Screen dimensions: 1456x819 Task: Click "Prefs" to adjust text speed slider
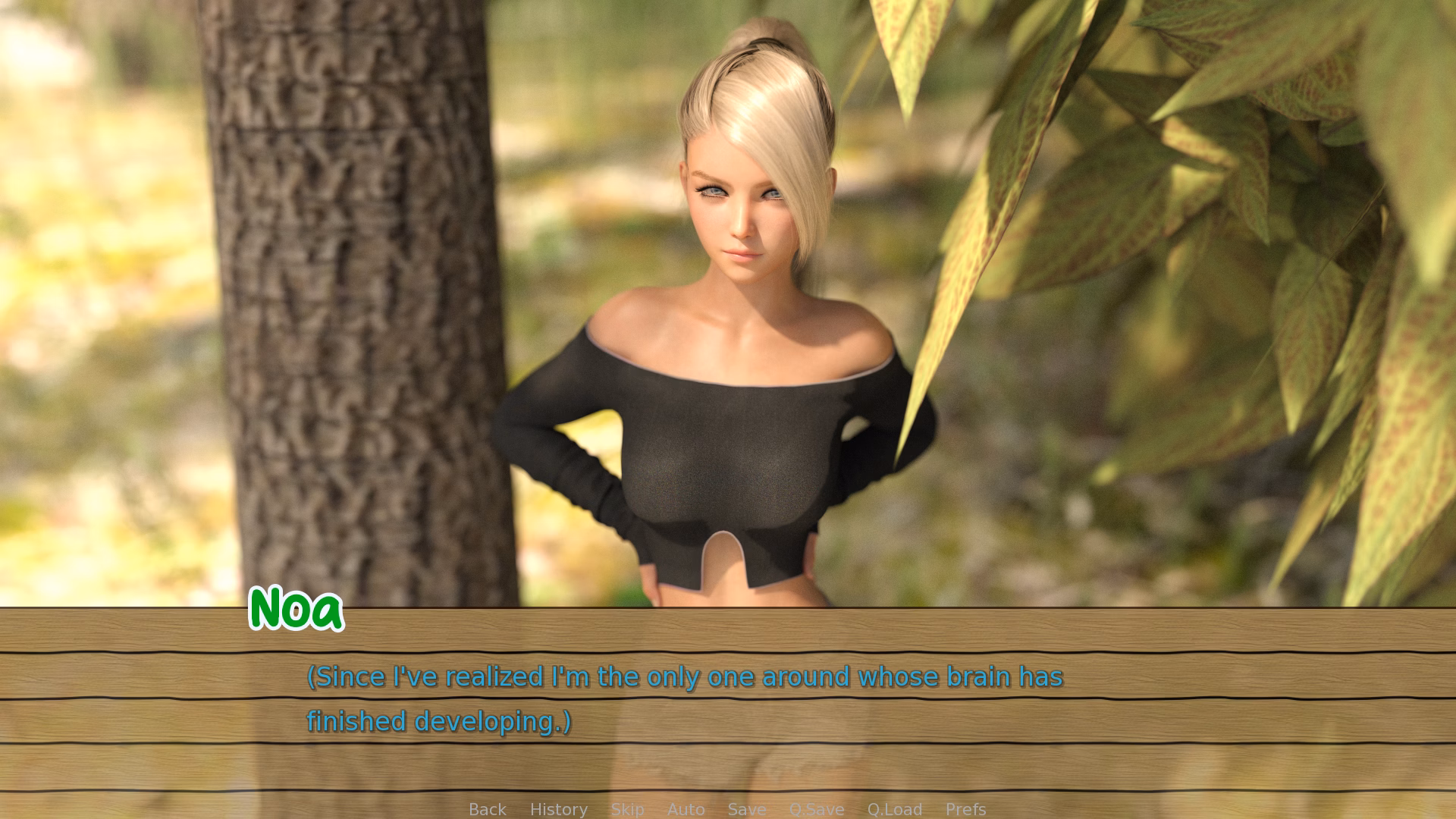pyautogui.click(x=965, y=809)
